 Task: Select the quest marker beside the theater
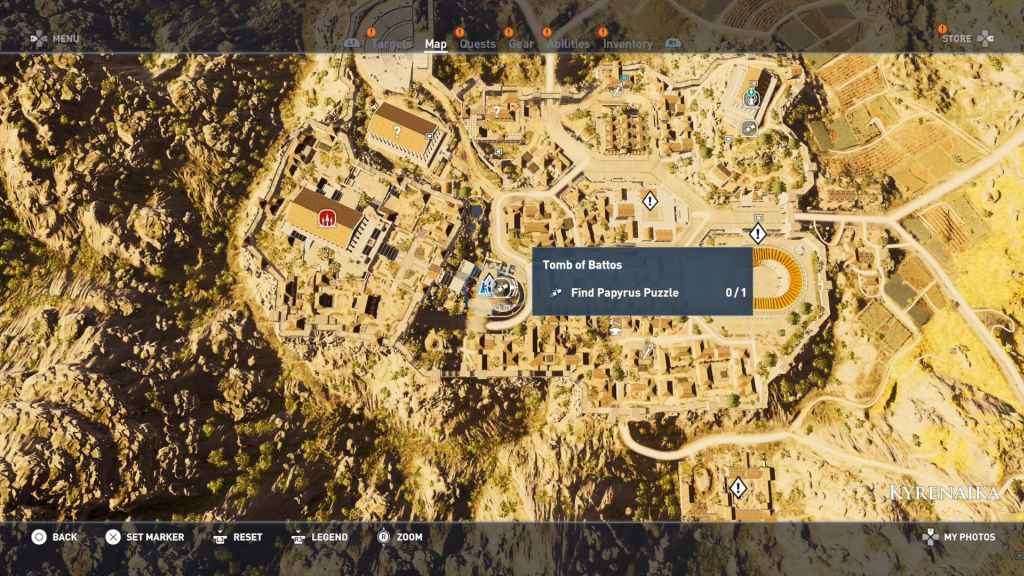click(x=757, y=234)
